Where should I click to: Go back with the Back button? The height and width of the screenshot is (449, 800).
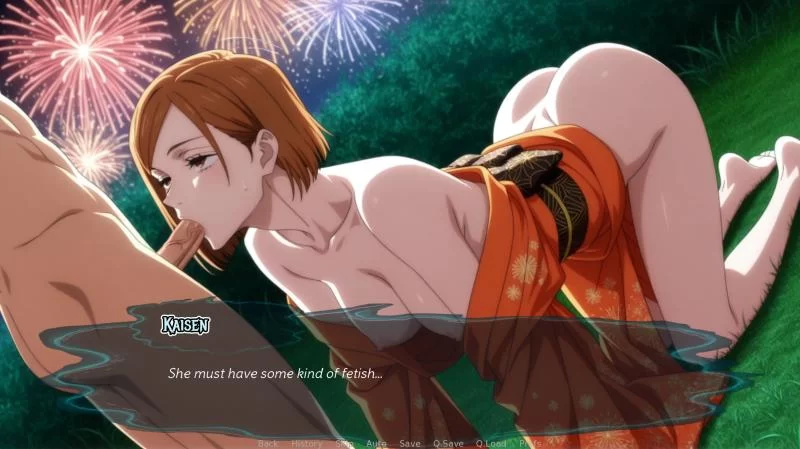[x=268, y=443]
